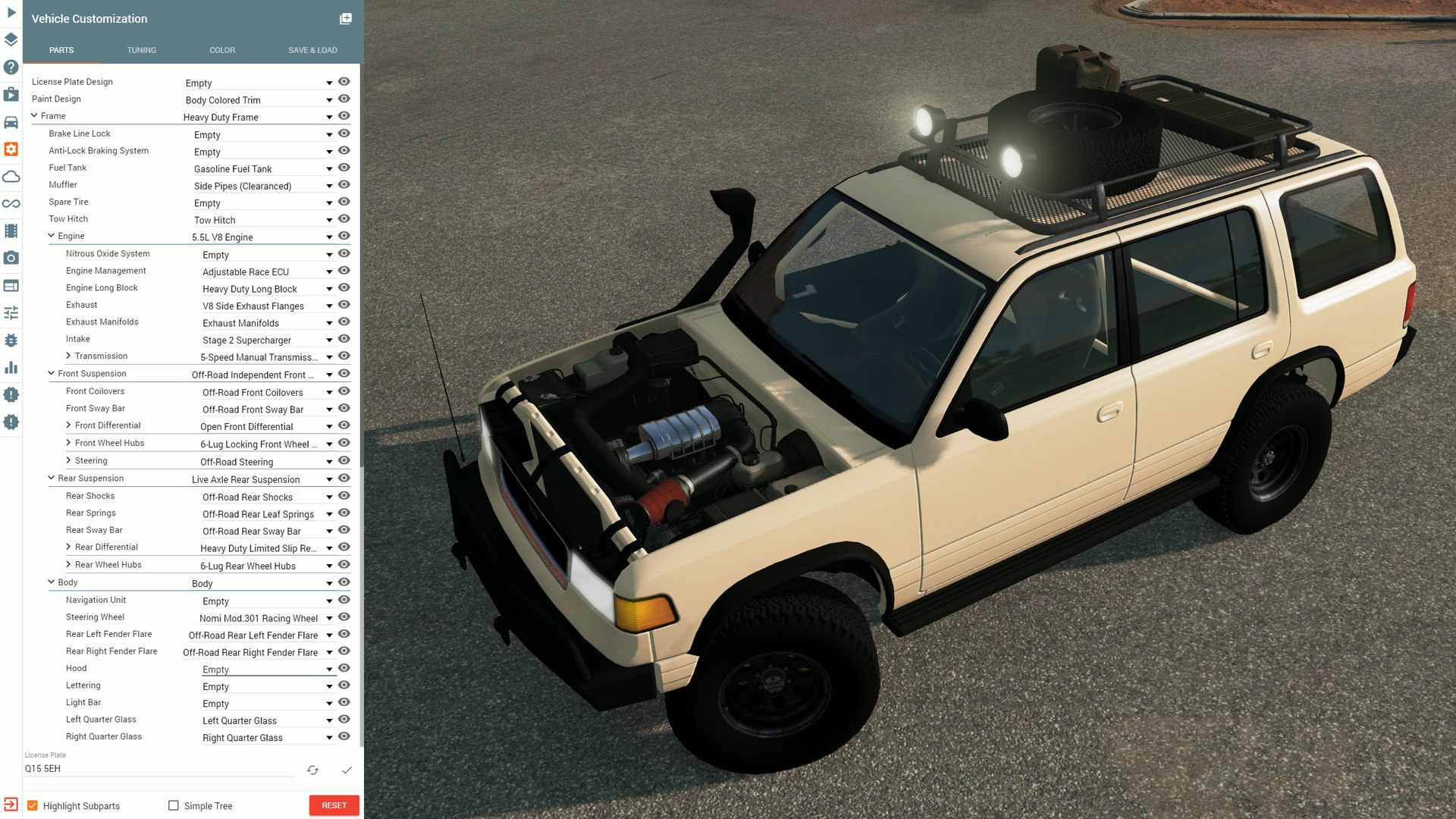Viewport: 1456px width, 819px height.
Task: Open the camera photo mode icon
Action: [x=11, y=258]
